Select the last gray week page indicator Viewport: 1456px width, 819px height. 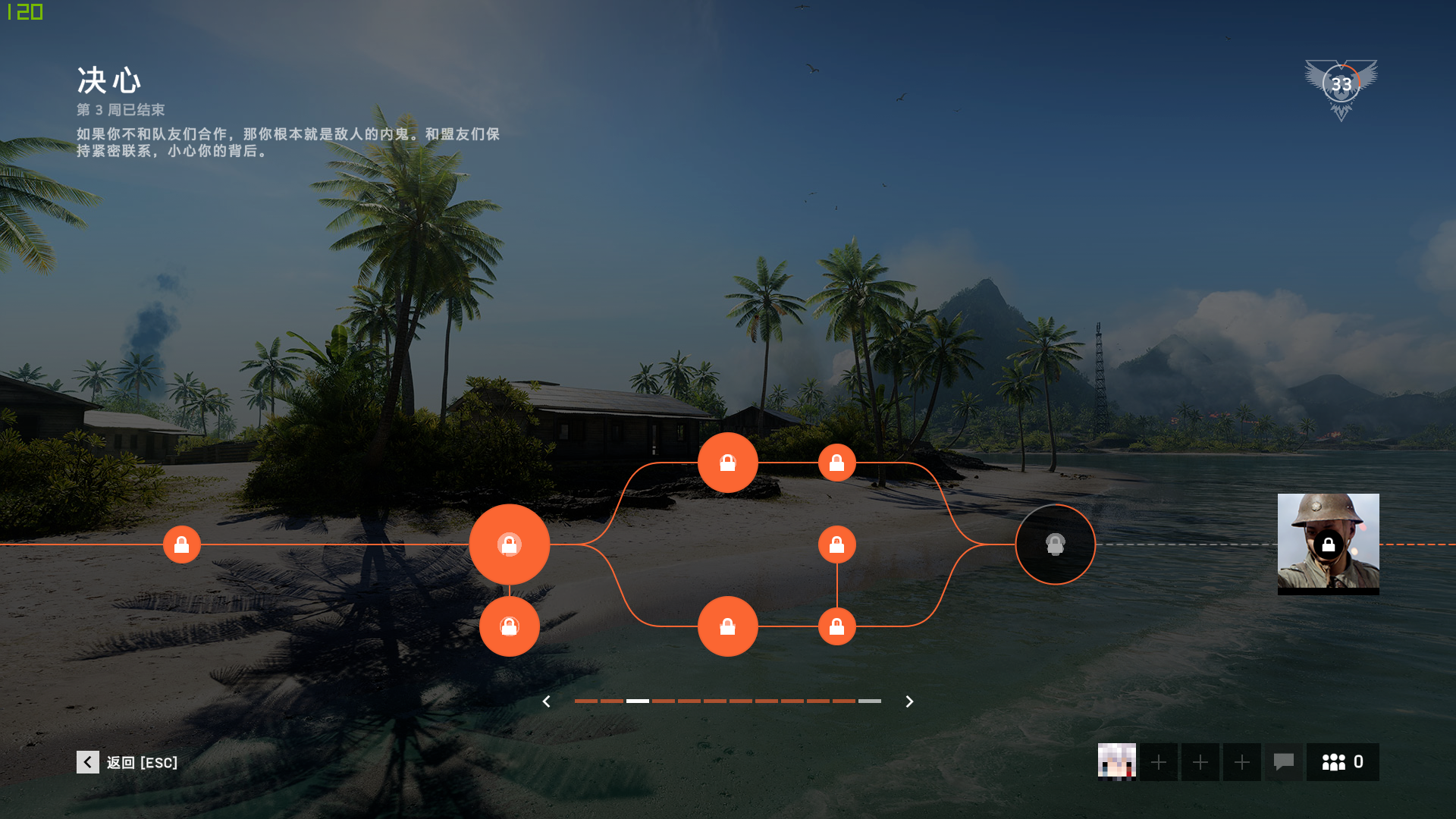(x=870, y=701)
